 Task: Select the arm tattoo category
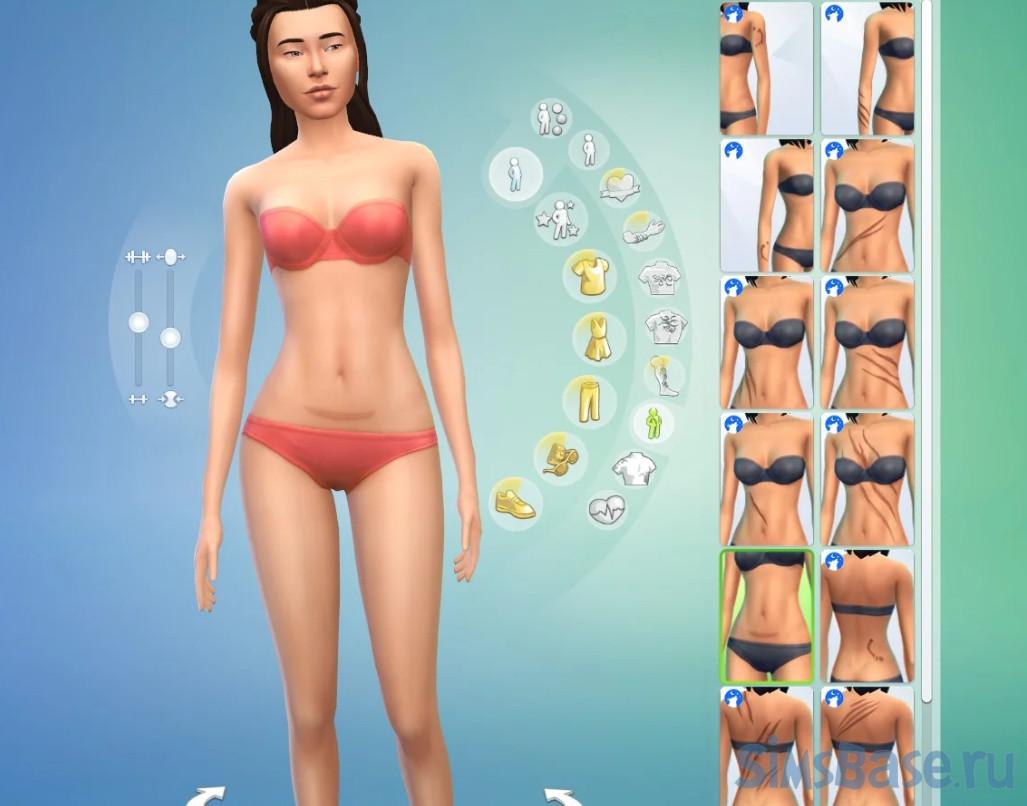[644, 230]
